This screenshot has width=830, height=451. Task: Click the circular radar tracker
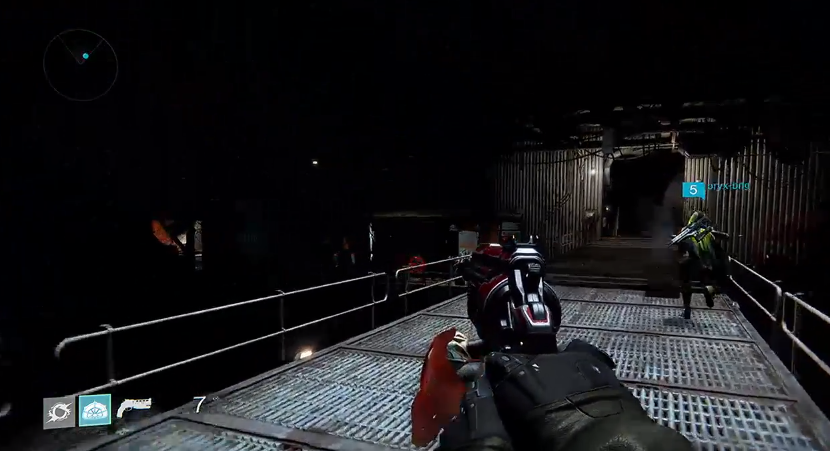pos(81,65)
